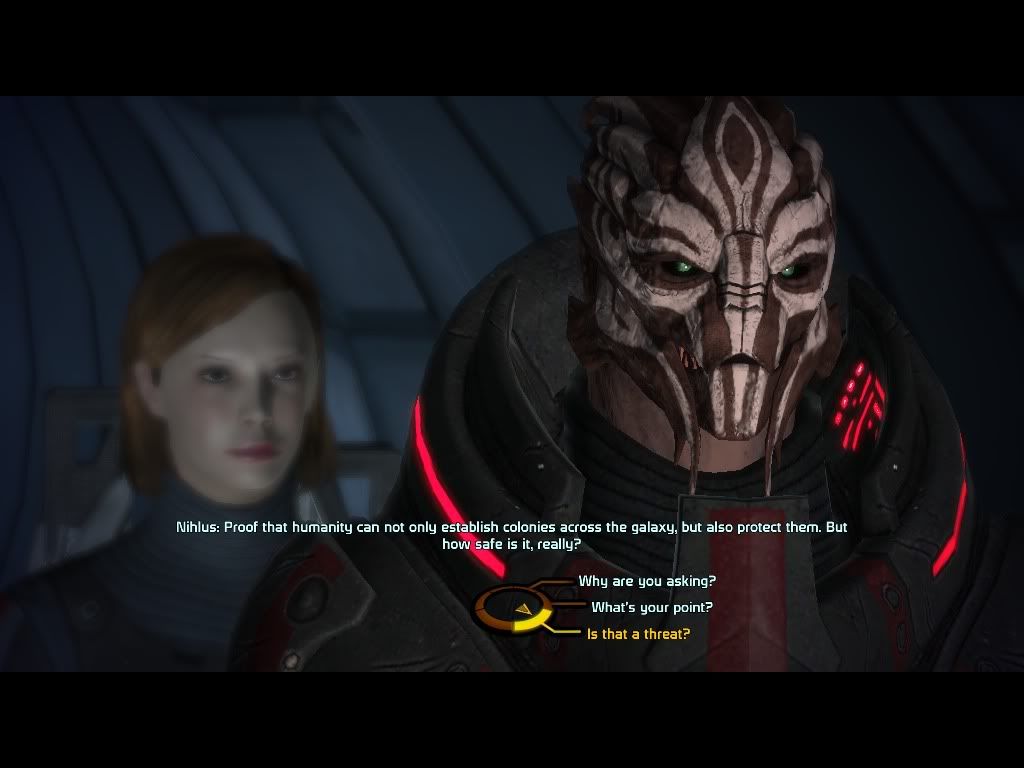
Task: Select the "What's your point?" dialogue option
Action: coord(651,607)
